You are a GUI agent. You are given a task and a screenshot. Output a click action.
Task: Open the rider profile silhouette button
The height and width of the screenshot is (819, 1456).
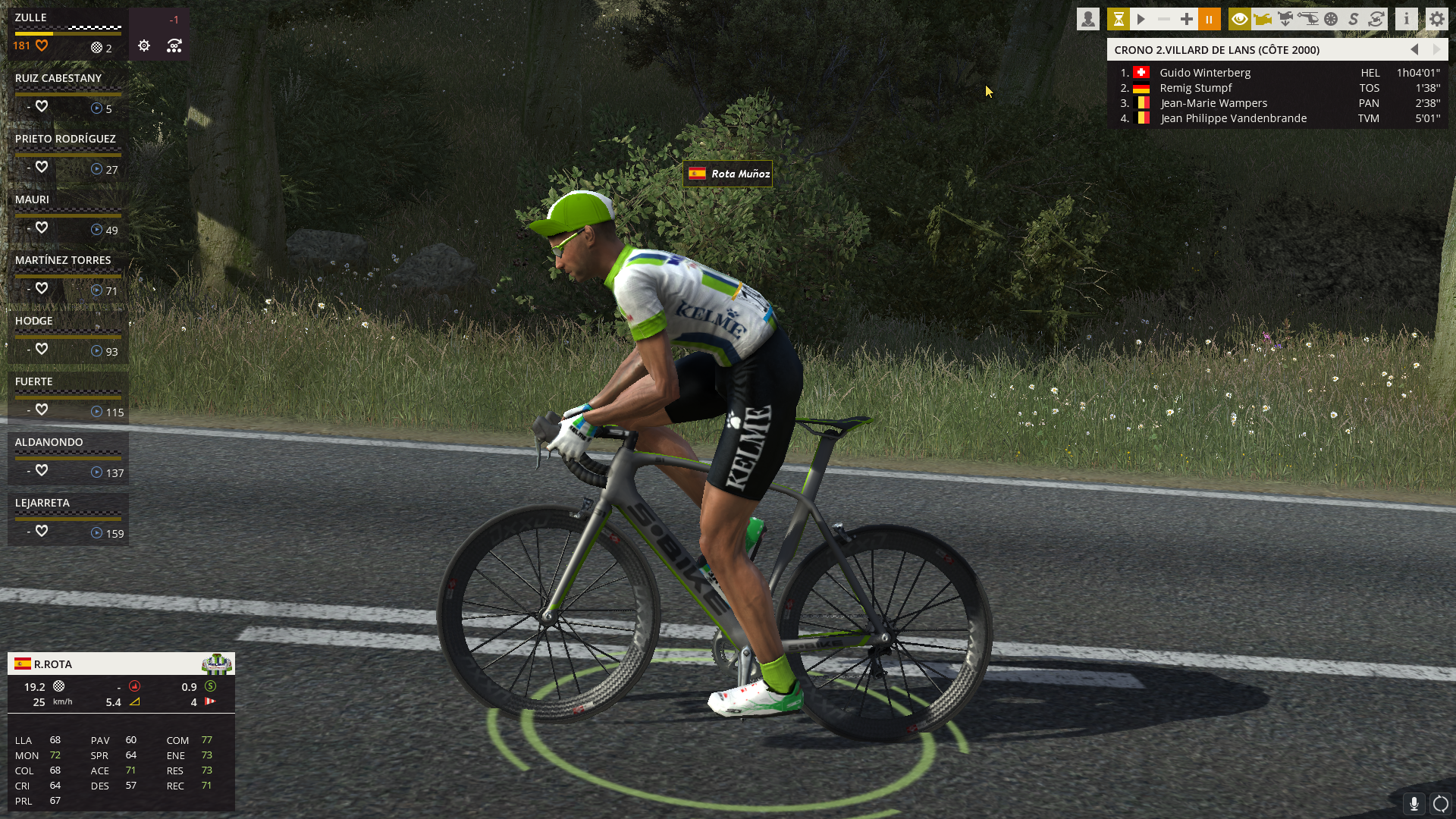click(x=1088, y=19)
